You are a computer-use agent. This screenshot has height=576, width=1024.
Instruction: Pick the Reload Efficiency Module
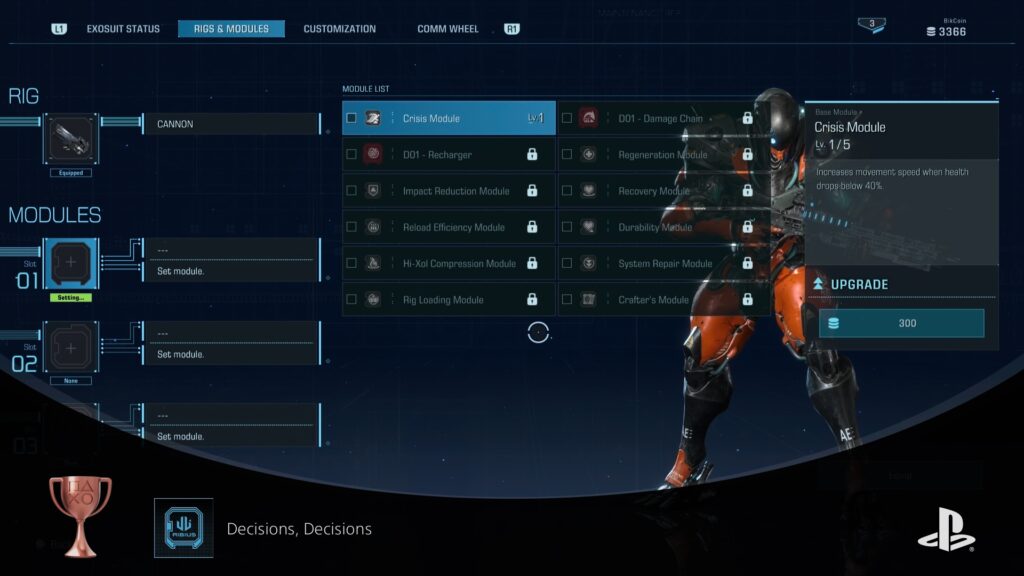(x=448, y=227)
